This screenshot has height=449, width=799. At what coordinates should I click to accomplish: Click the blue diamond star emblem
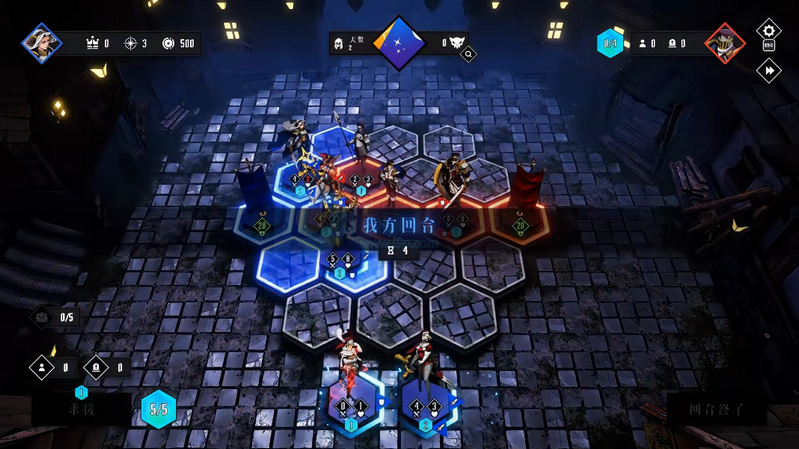pyautogui.click(x=399, y=43)
